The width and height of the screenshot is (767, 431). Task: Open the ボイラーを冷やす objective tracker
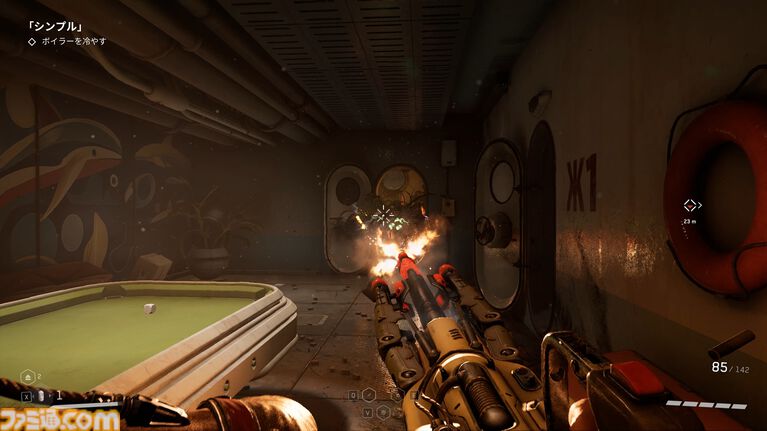click(x=67, y=41)
